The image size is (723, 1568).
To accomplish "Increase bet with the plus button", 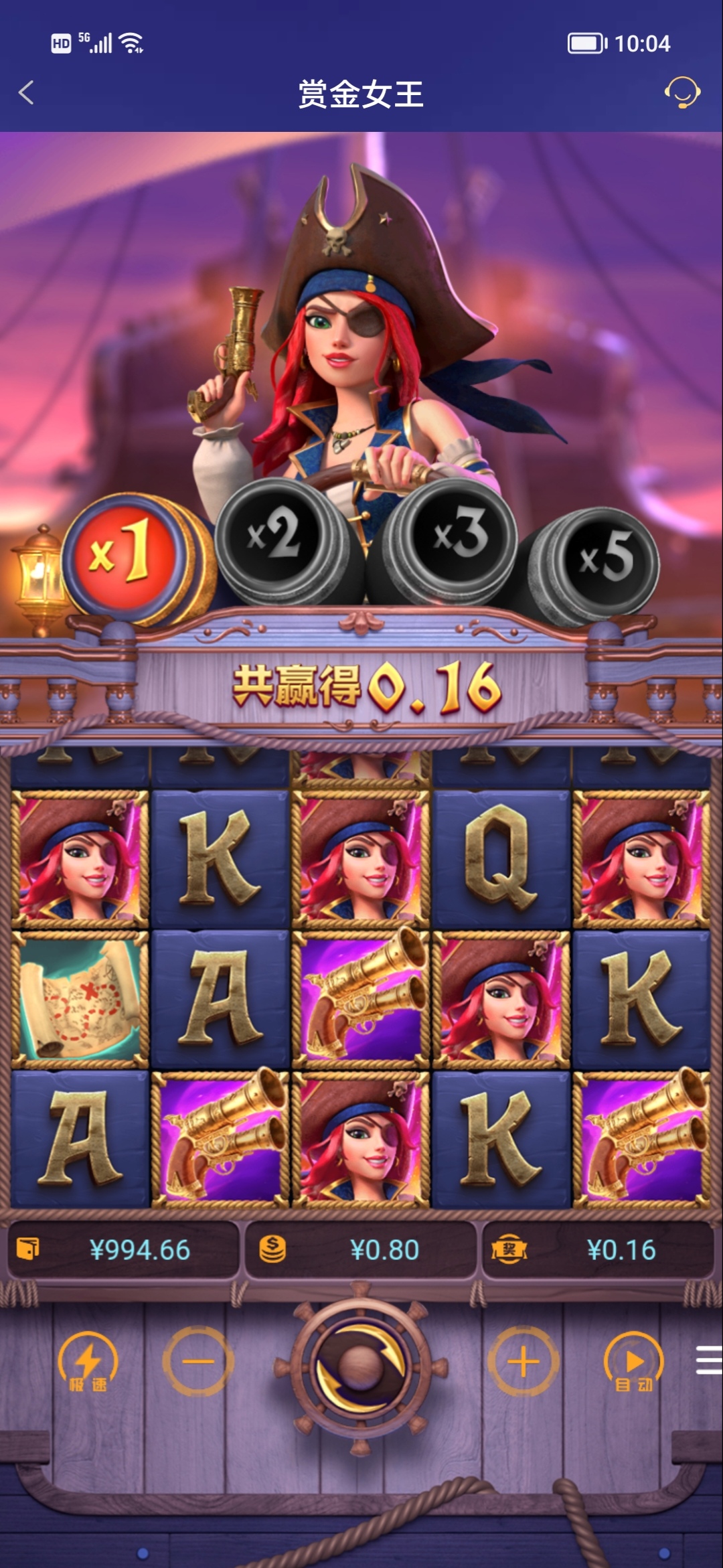I will 523,1362.
